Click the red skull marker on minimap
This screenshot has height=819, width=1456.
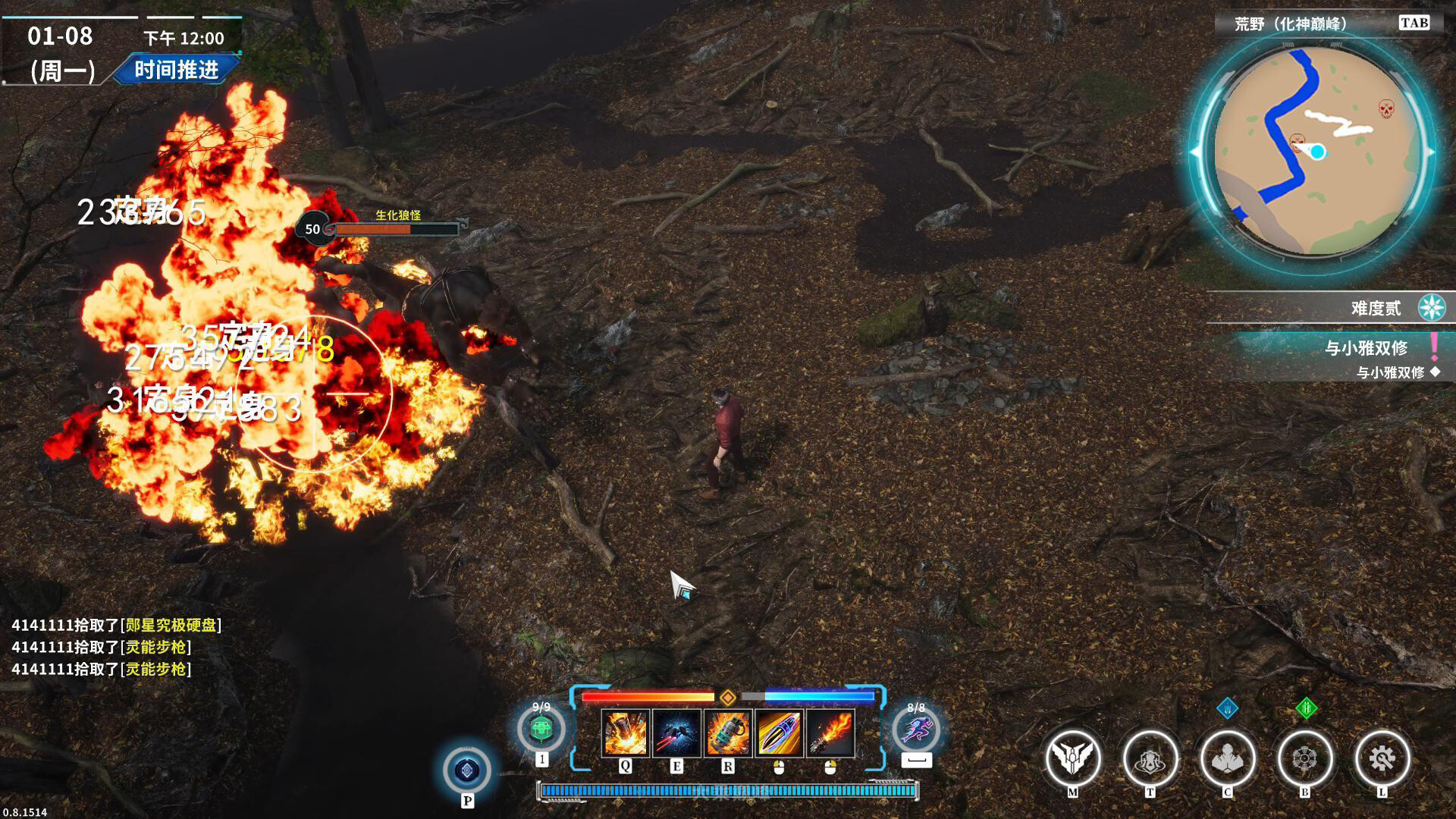tap(1386, 109)
